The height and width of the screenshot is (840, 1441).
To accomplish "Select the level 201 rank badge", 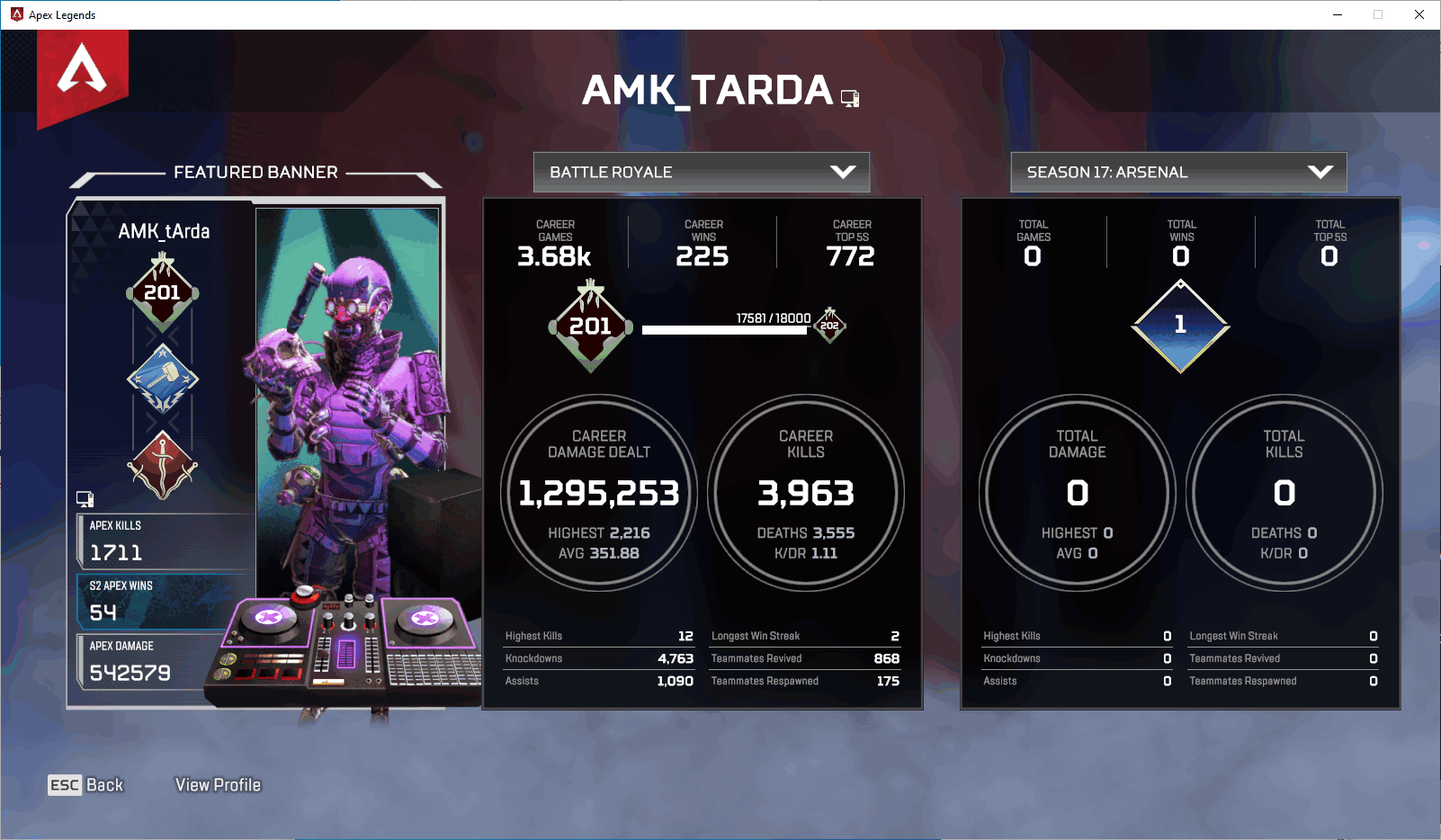I will (162, 290).
